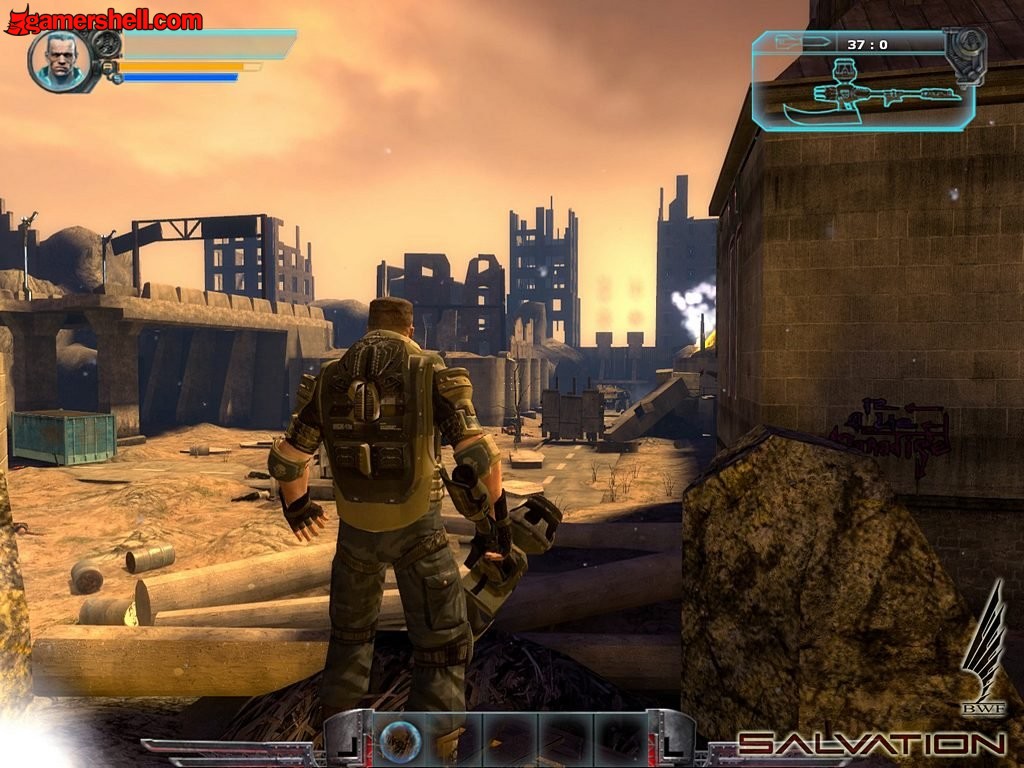Click the bullet ammo type icon

coord(806,43)
